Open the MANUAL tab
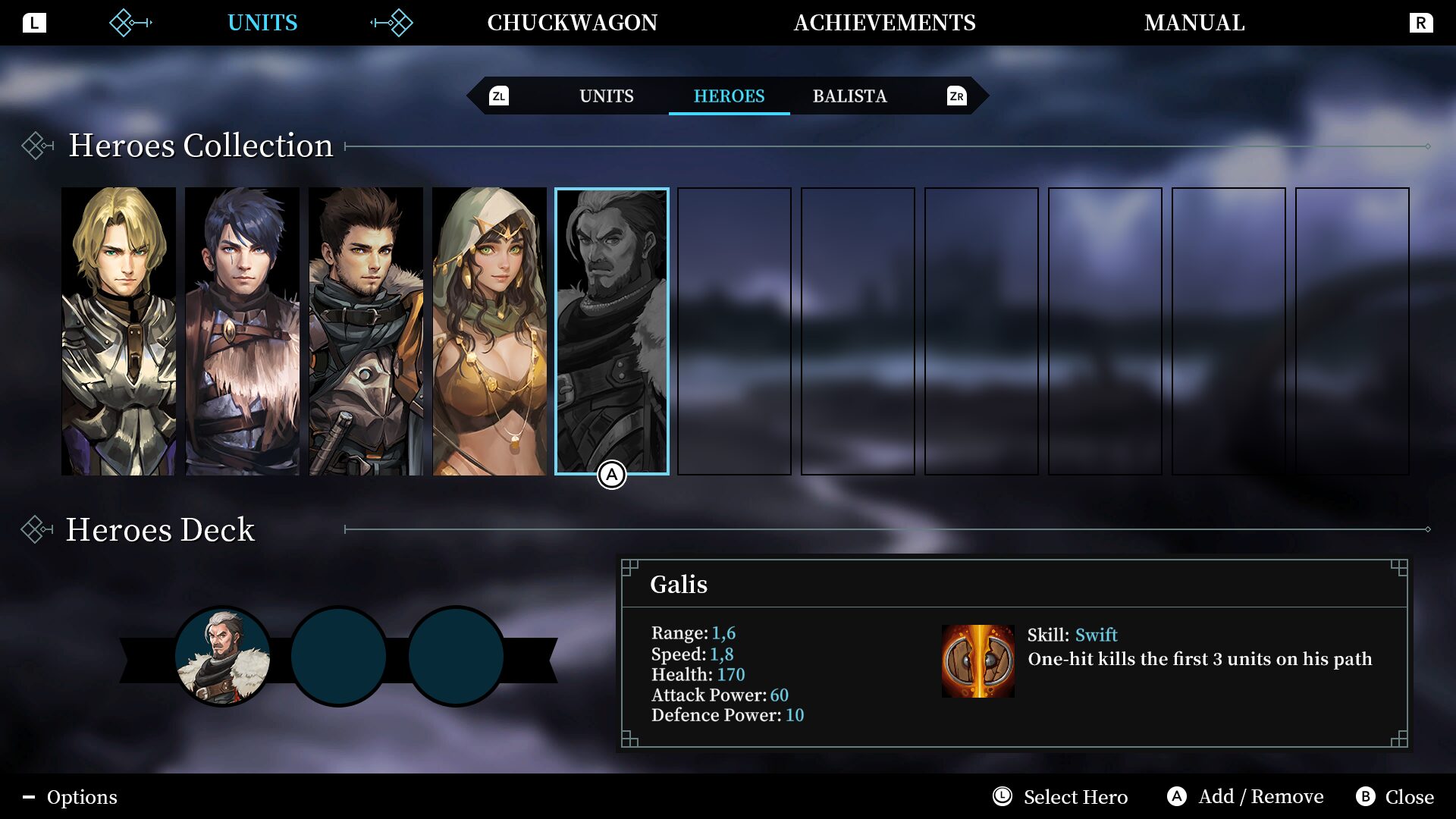 [1194, 23]
